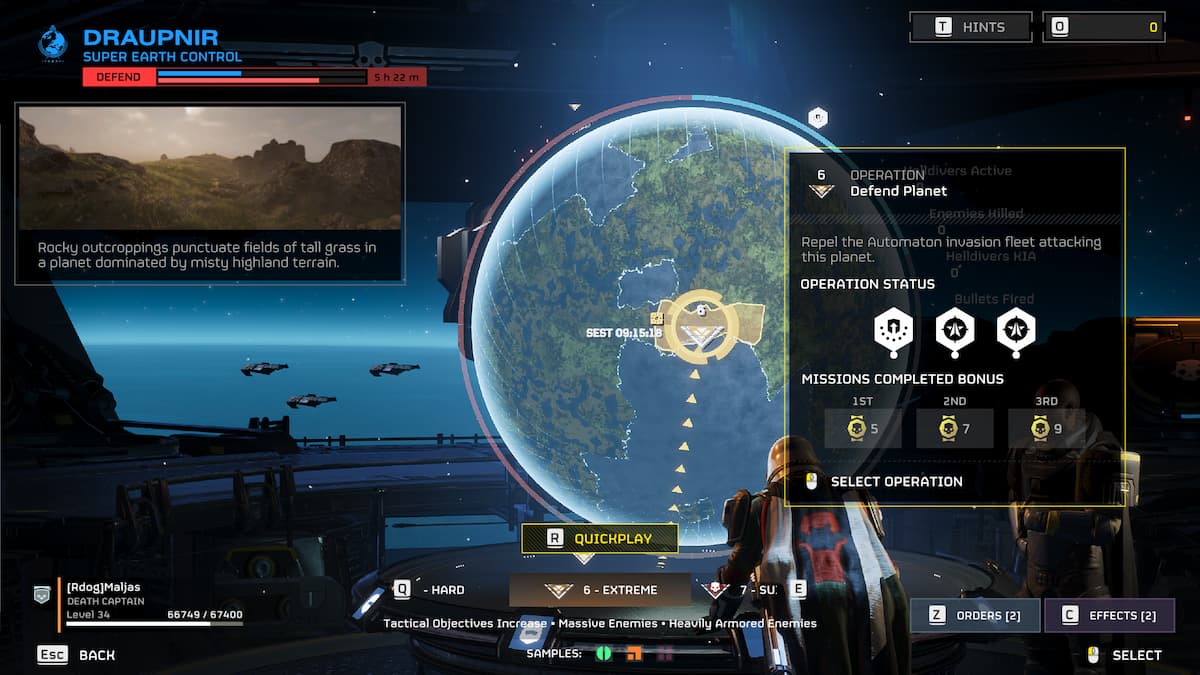Select the third operation mission icon

coord(1016,330)
